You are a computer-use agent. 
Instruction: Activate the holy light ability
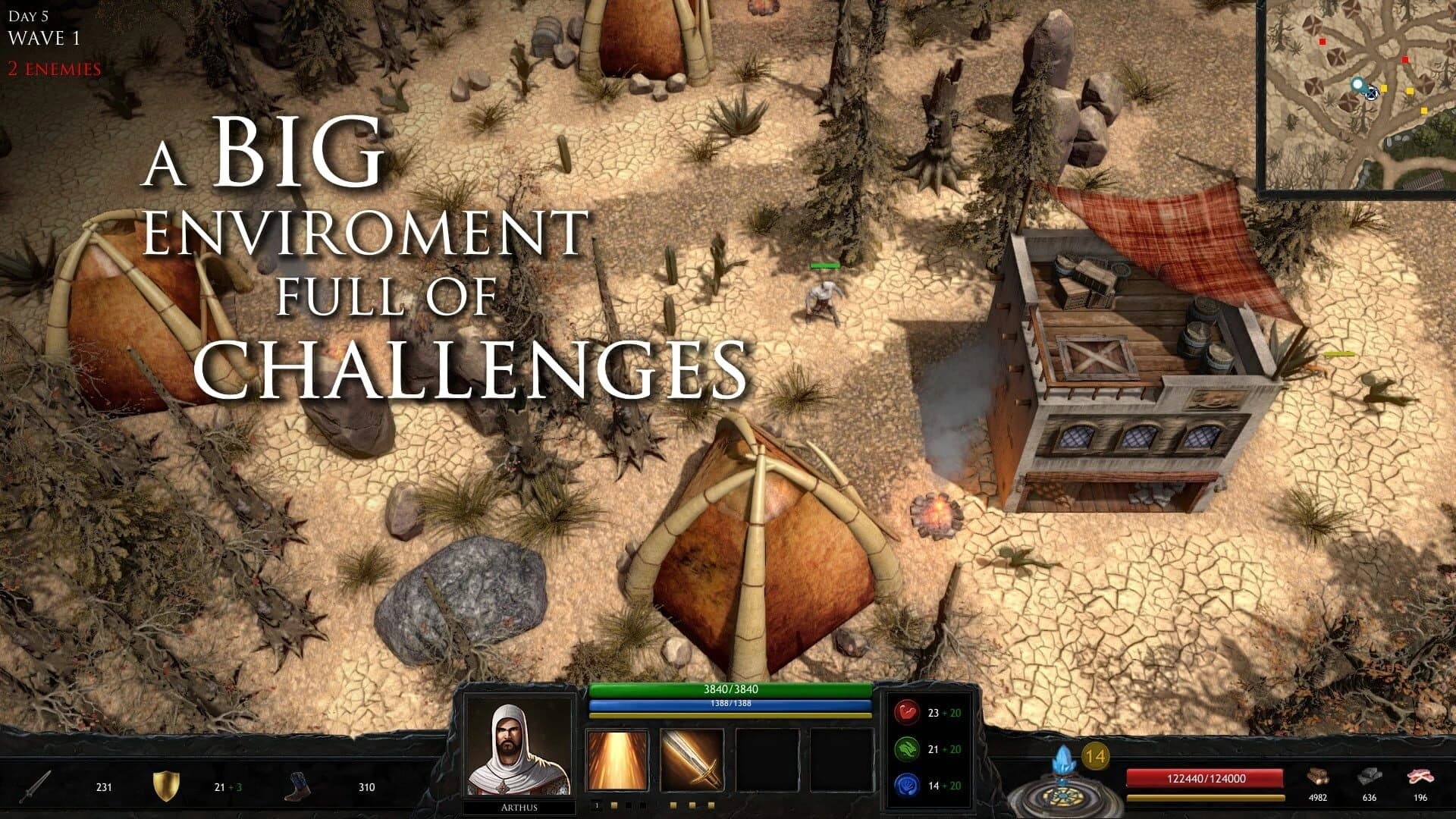pyautogui.click(x=618, y=758)
